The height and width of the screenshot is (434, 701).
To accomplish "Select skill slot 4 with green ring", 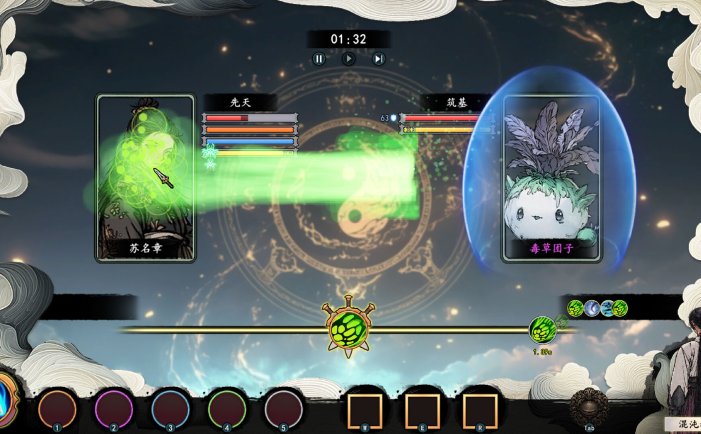I will pos(226,409).
